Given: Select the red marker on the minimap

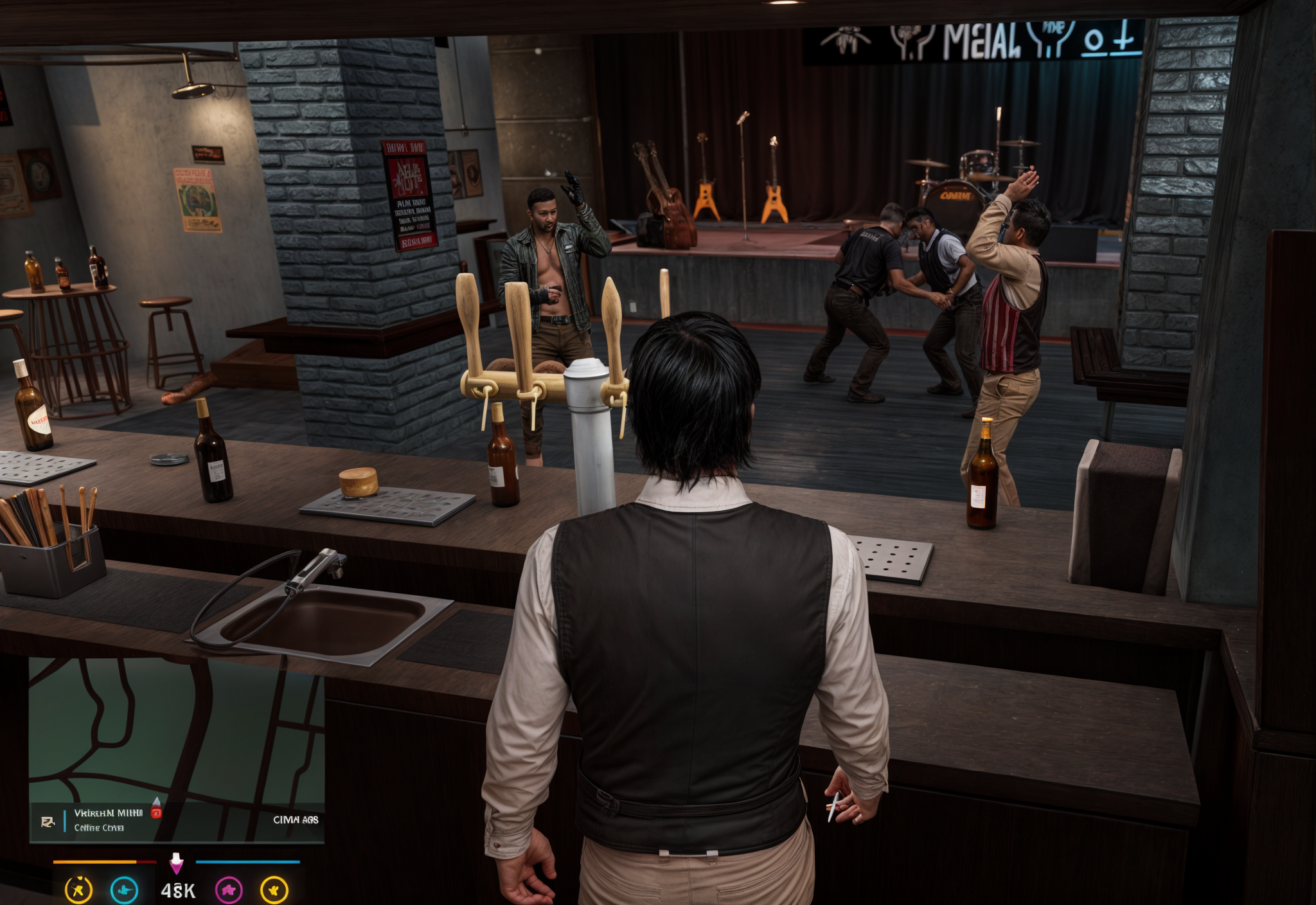Looking at the screenshot, I should [156, 811].
